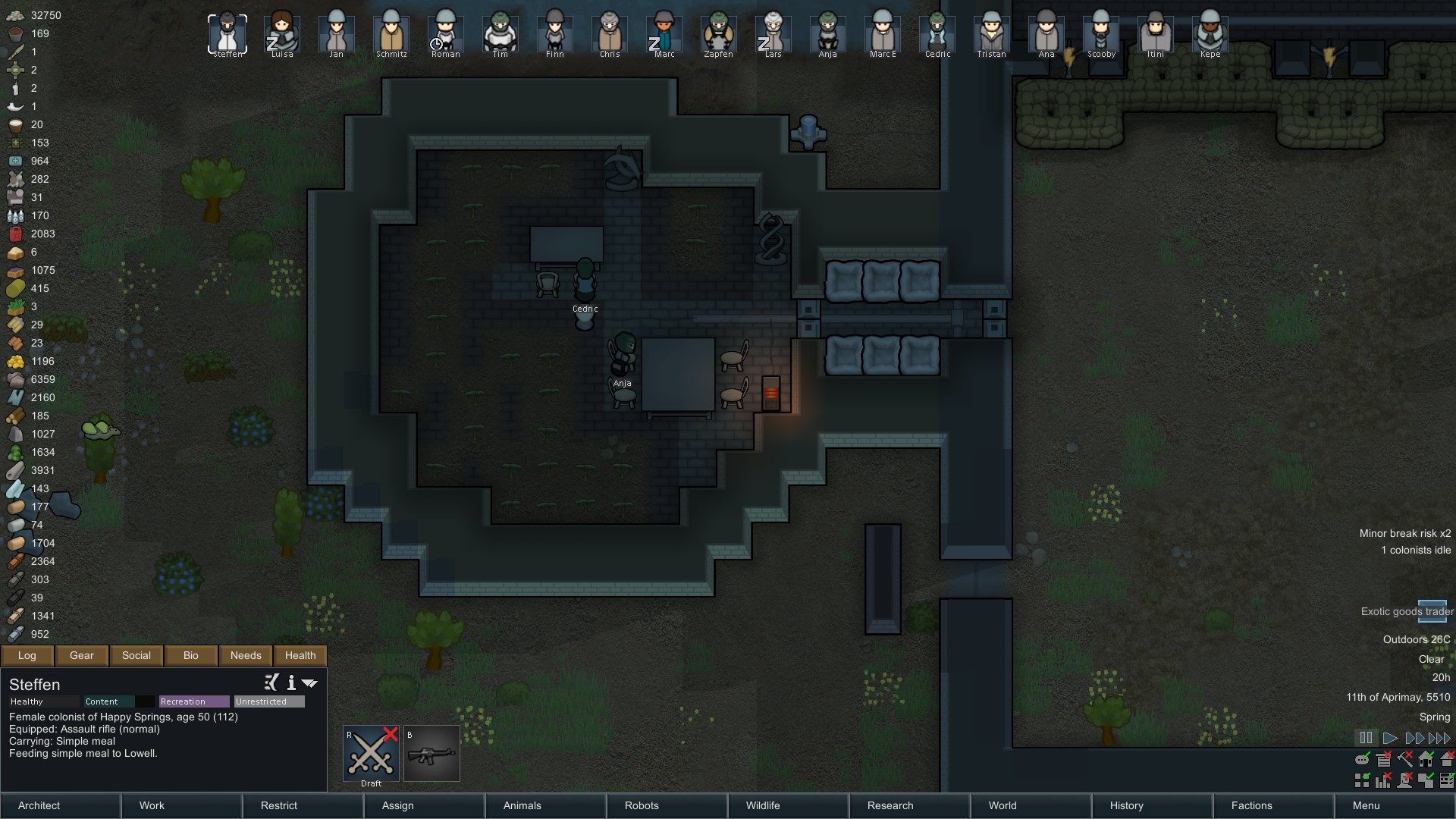This screenshot has width=1456, height=819.
Task: Toggle the roof overlay visibility
Action: 1447,759
